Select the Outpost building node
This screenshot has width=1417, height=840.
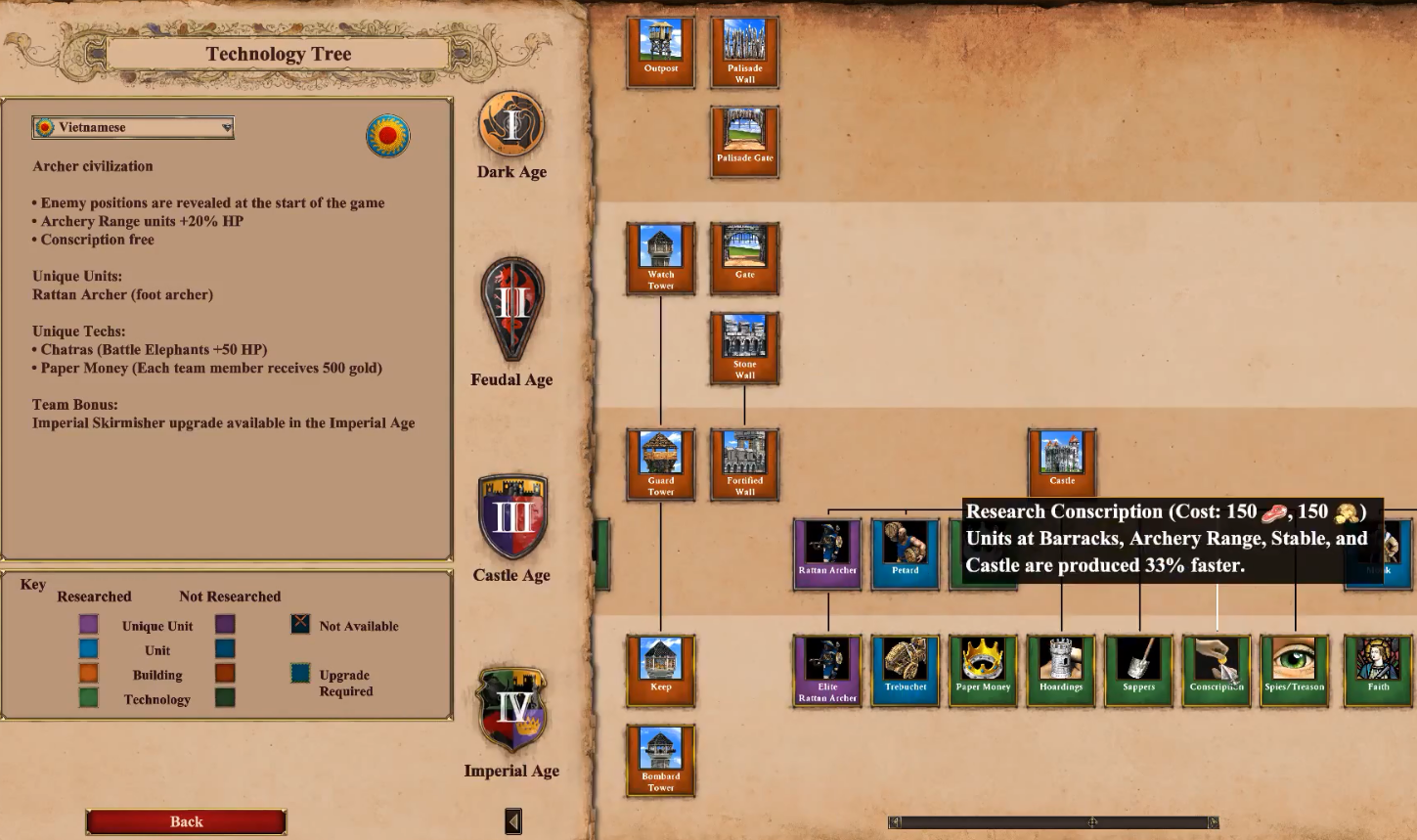coord(661,52)
